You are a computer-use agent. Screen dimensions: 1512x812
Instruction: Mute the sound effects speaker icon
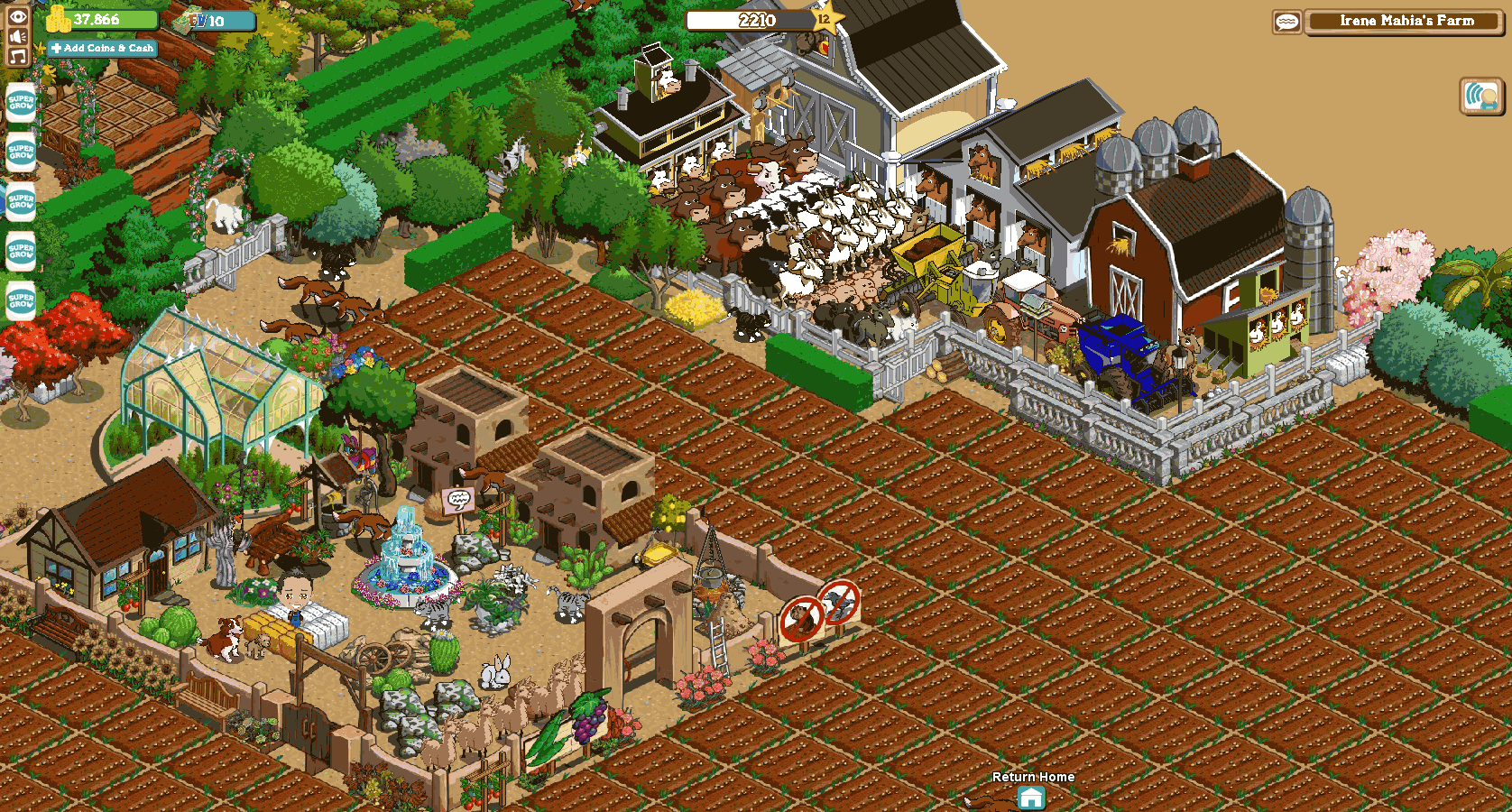[x=18, y=36]
